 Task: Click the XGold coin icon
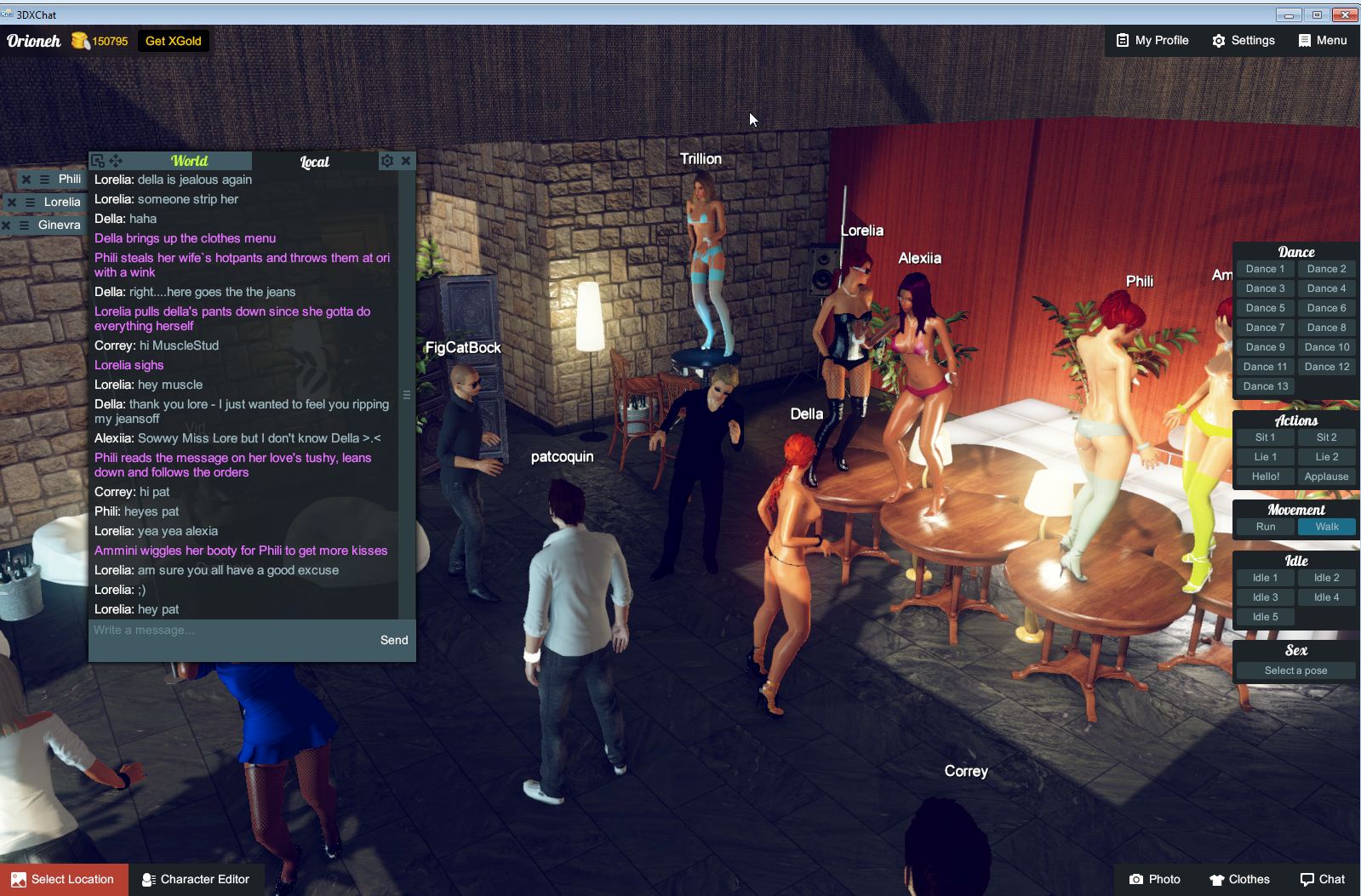click(80, 40)
